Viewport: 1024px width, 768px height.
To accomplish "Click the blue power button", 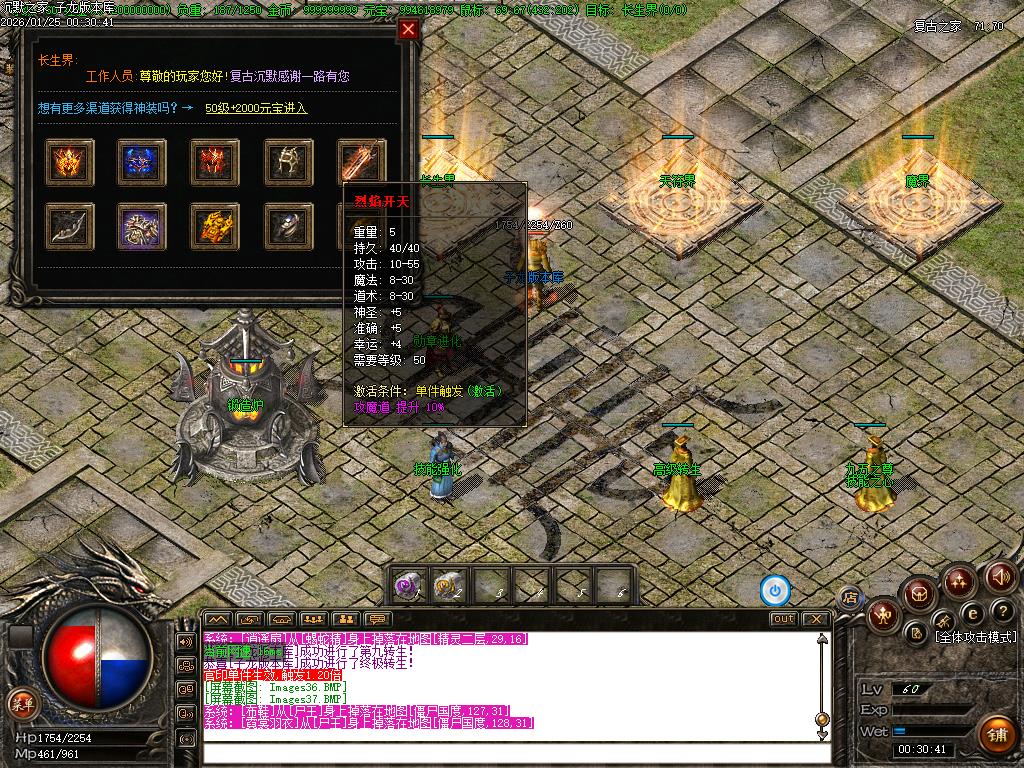I will [x=775, y=590].
